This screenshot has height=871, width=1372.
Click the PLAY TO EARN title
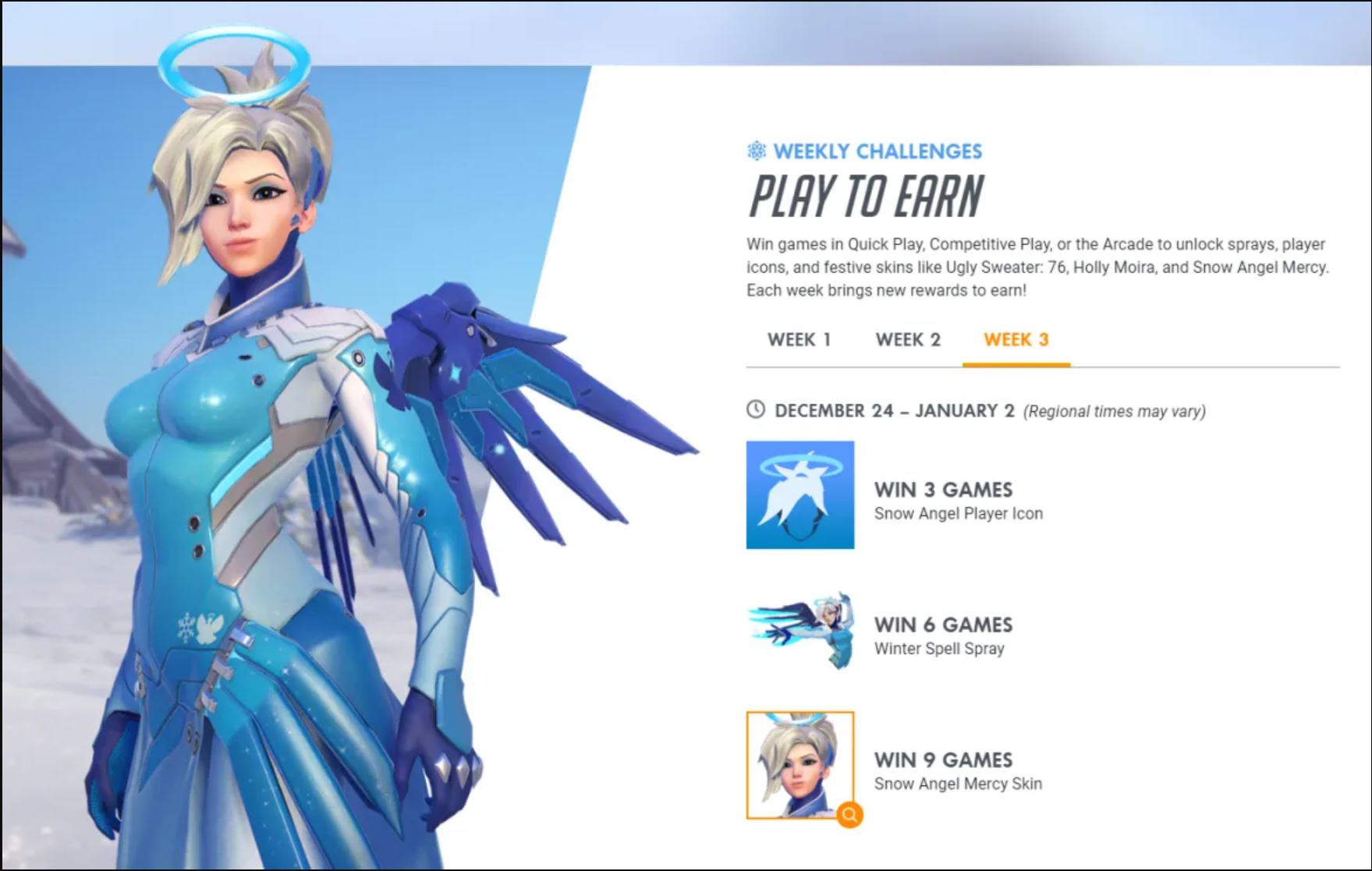click(x=866, y=196)
